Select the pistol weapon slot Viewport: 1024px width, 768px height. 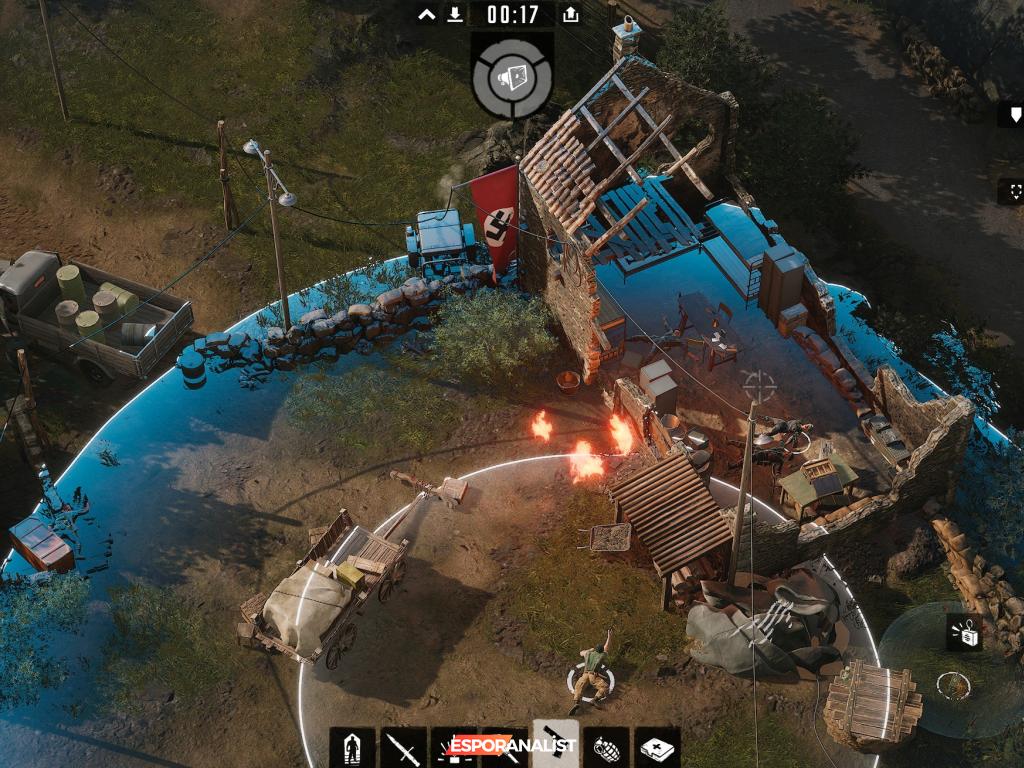(556, 746)
